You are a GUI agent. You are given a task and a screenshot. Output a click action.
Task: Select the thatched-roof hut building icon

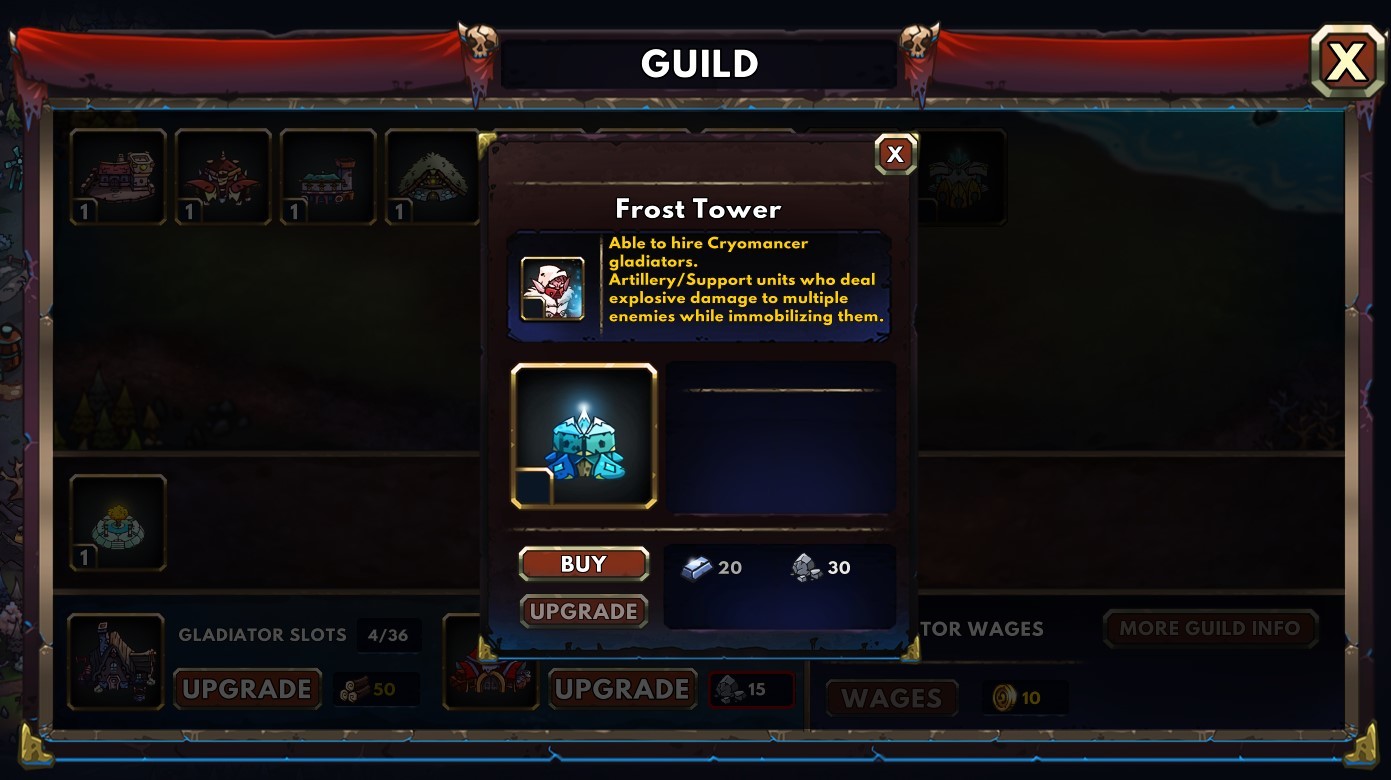[432, 176]
